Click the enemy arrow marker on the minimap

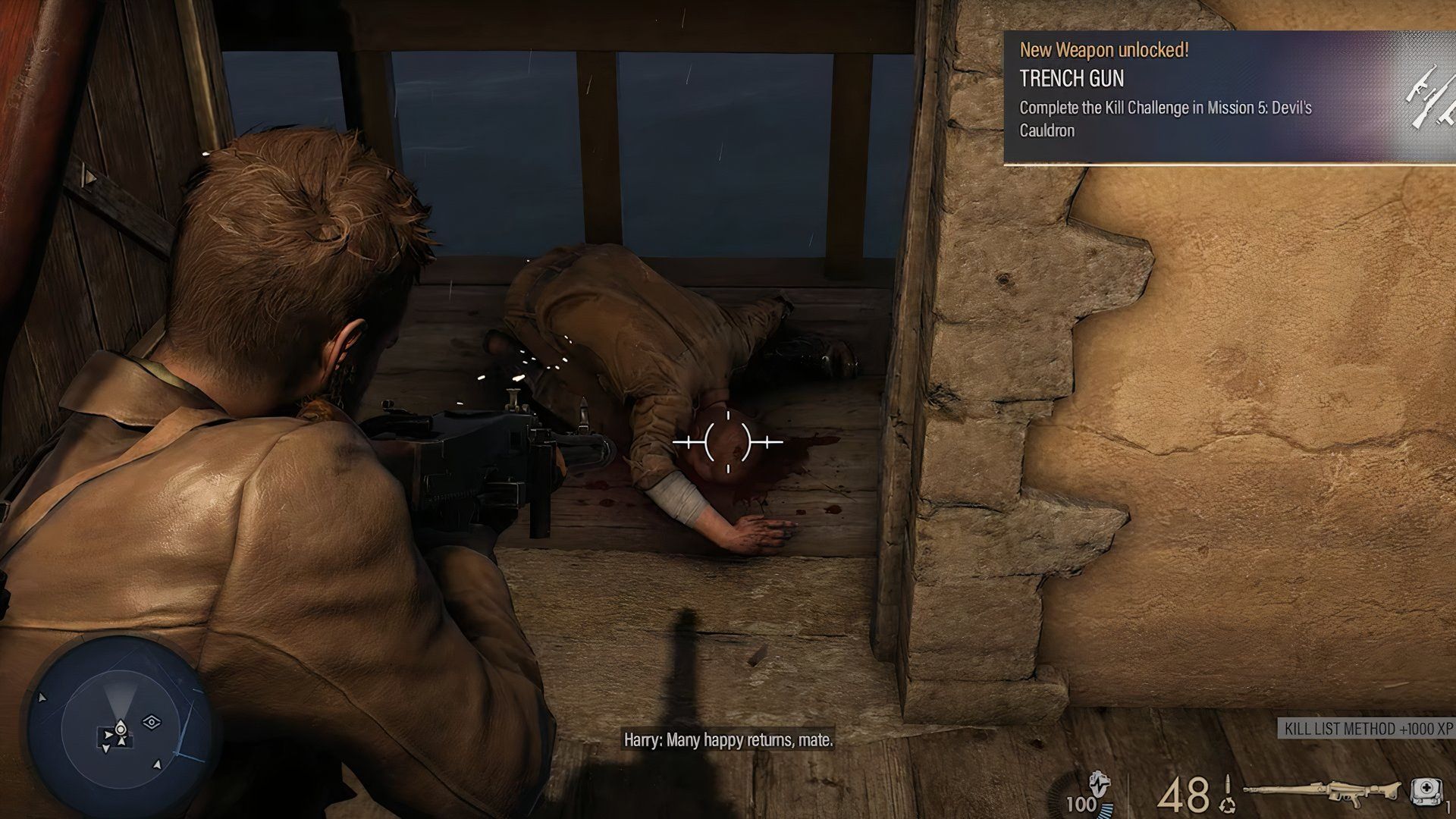point(158,765)
